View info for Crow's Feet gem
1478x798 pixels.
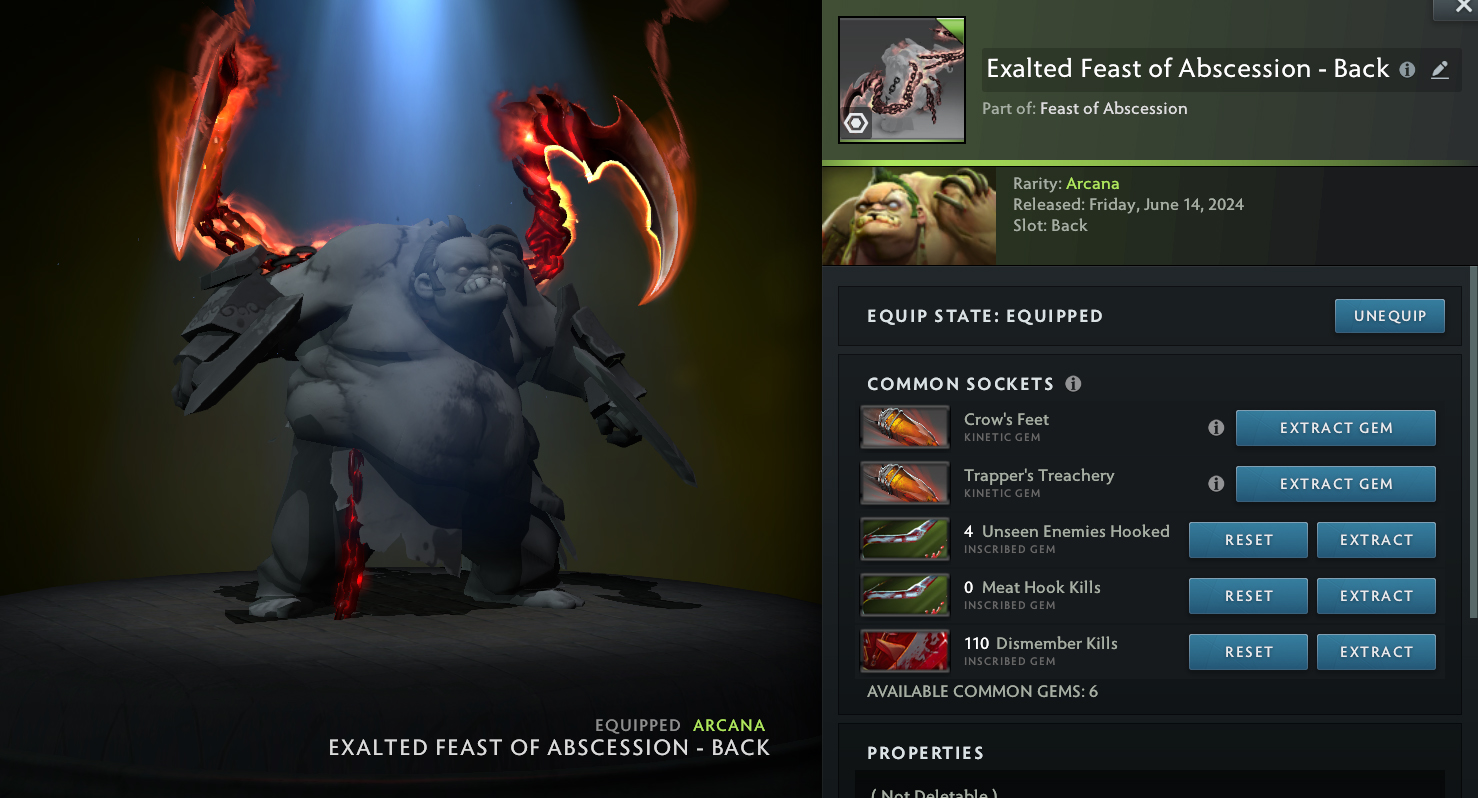click(x=1216, y=428)
